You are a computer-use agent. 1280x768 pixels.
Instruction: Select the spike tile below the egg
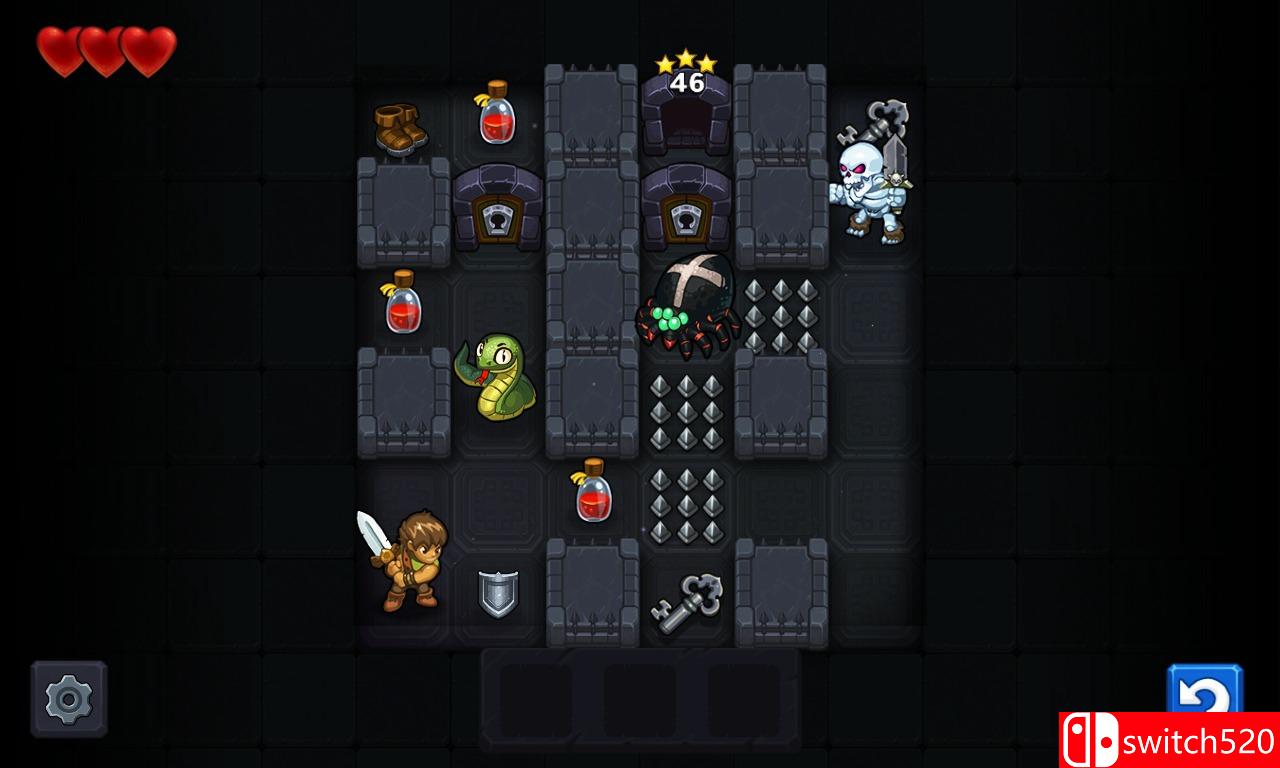686,410
